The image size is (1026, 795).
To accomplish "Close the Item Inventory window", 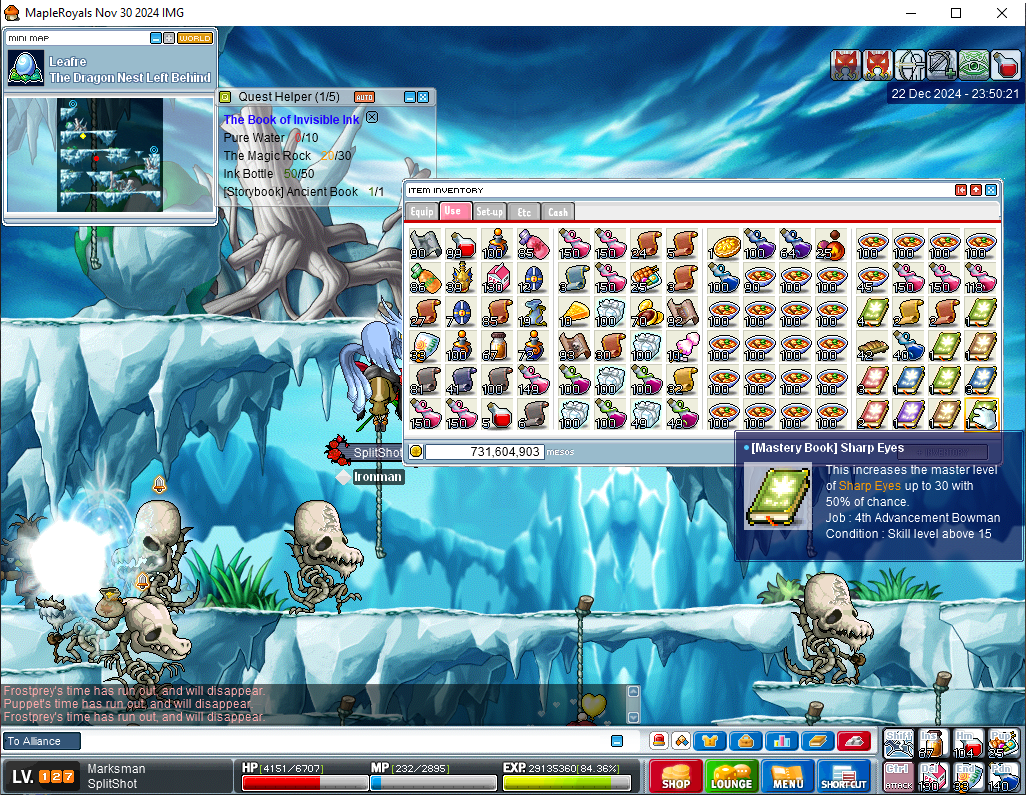I will (991, 190).
